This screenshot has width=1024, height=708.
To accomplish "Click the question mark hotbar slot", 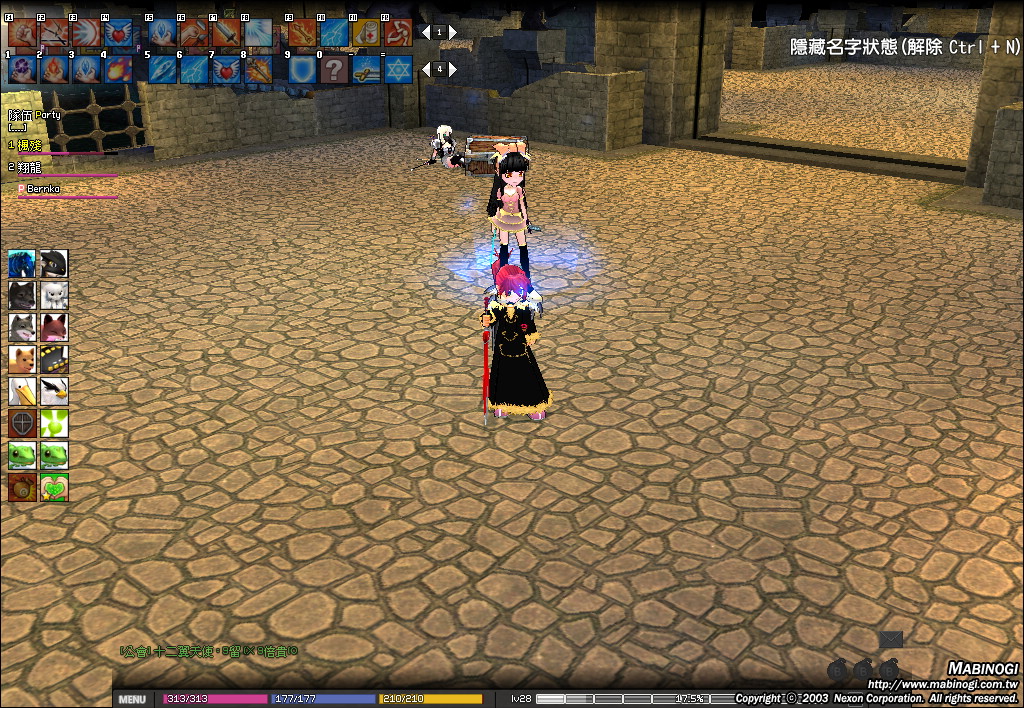I will tap(334, 69).
